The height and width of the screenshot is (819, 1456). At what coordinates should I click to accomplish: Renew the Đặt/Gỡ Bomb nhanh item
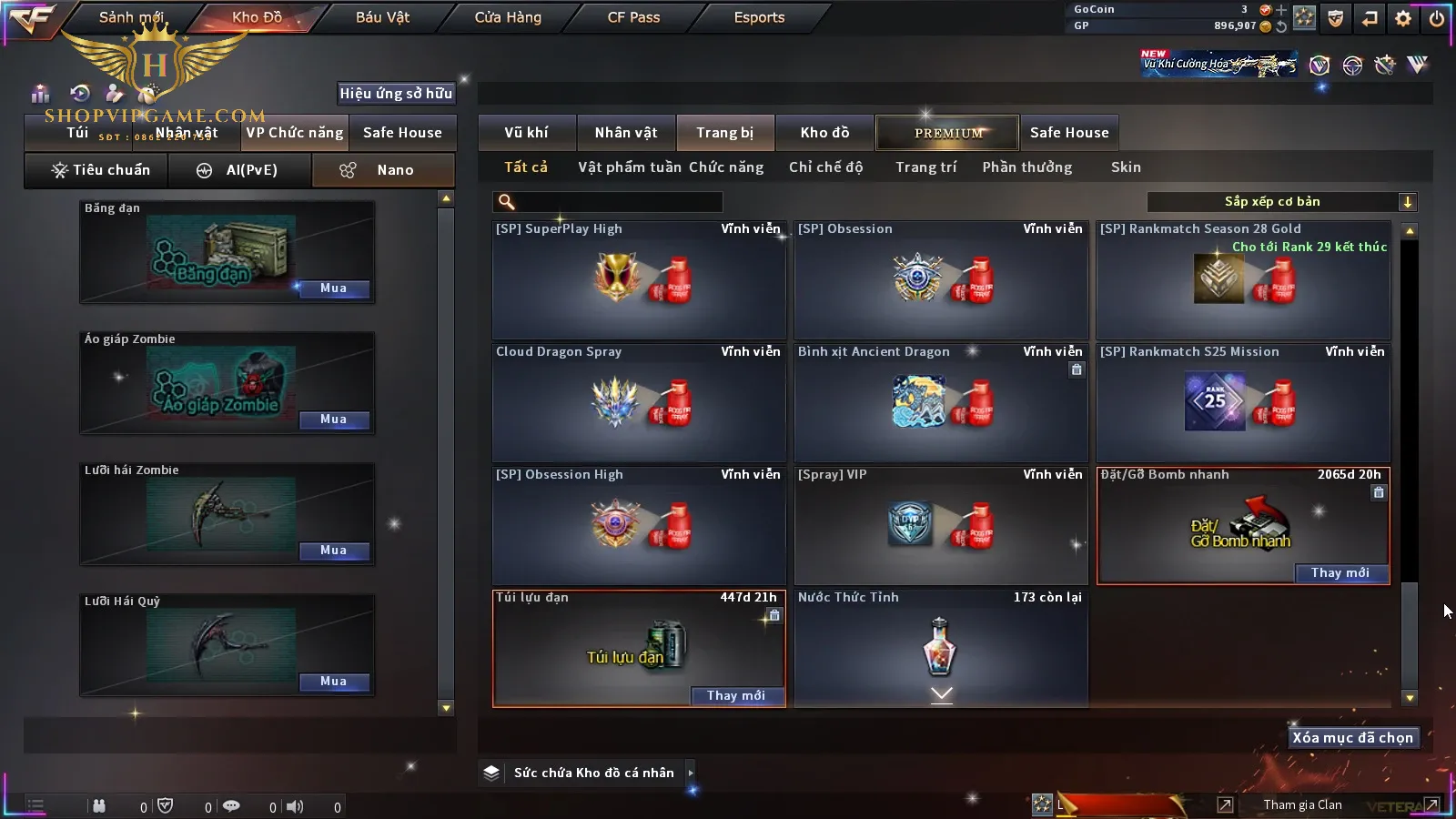1340,573
